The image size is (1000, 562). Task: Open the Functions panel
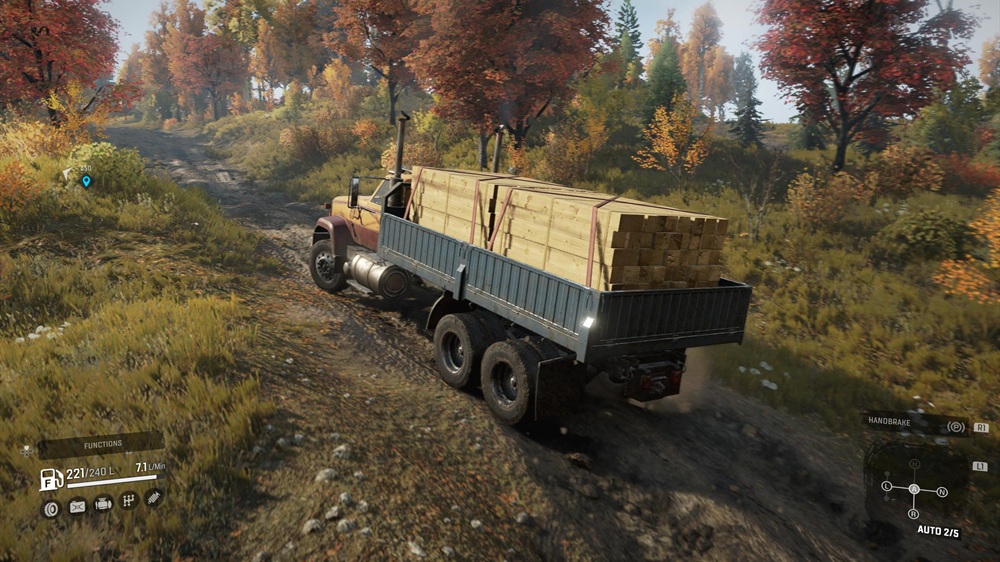[102, 444]
